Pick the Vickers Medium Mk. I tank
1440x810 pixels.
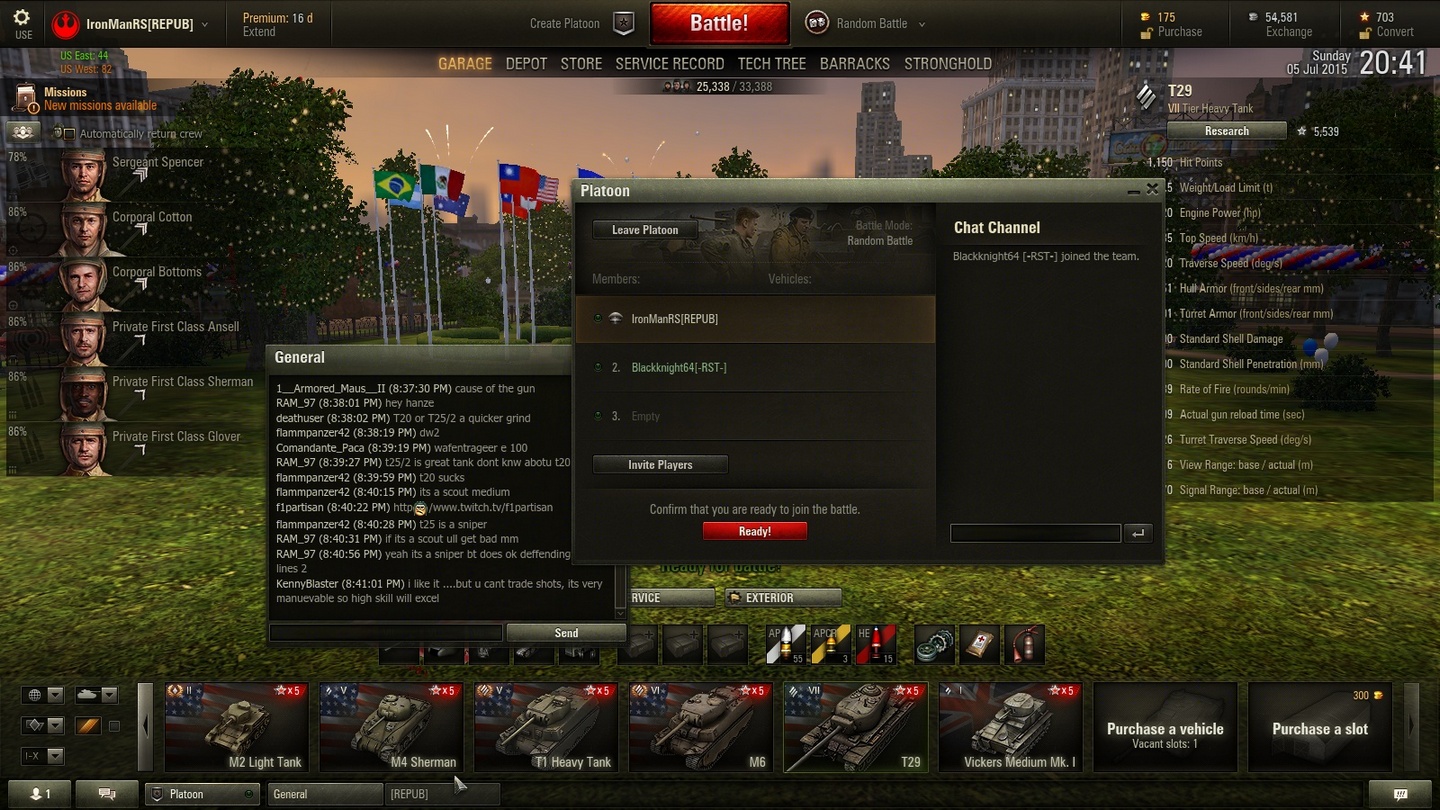click(1009, 727)
